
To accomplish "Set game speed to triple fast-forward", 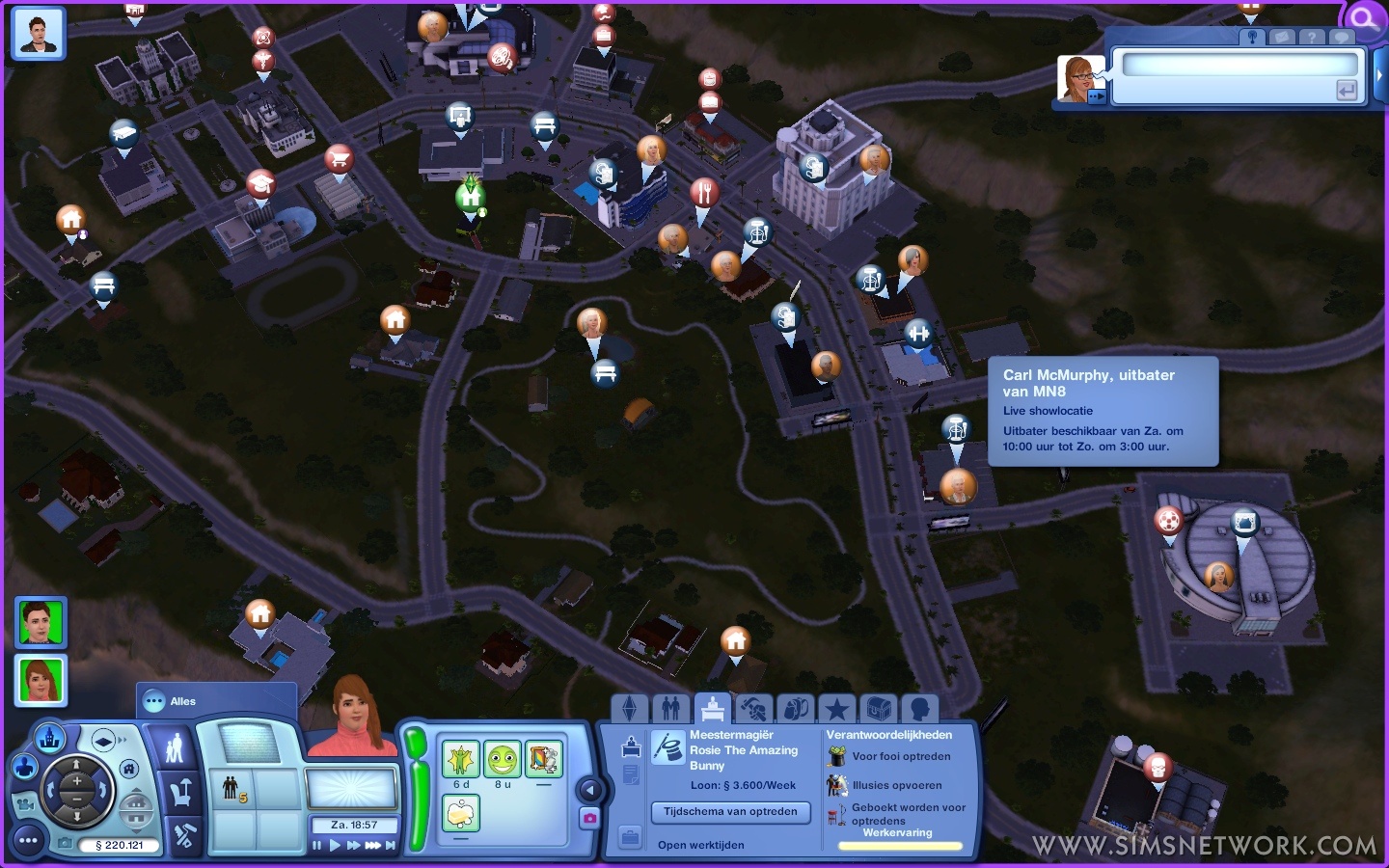I will click(x=372, y=846).
